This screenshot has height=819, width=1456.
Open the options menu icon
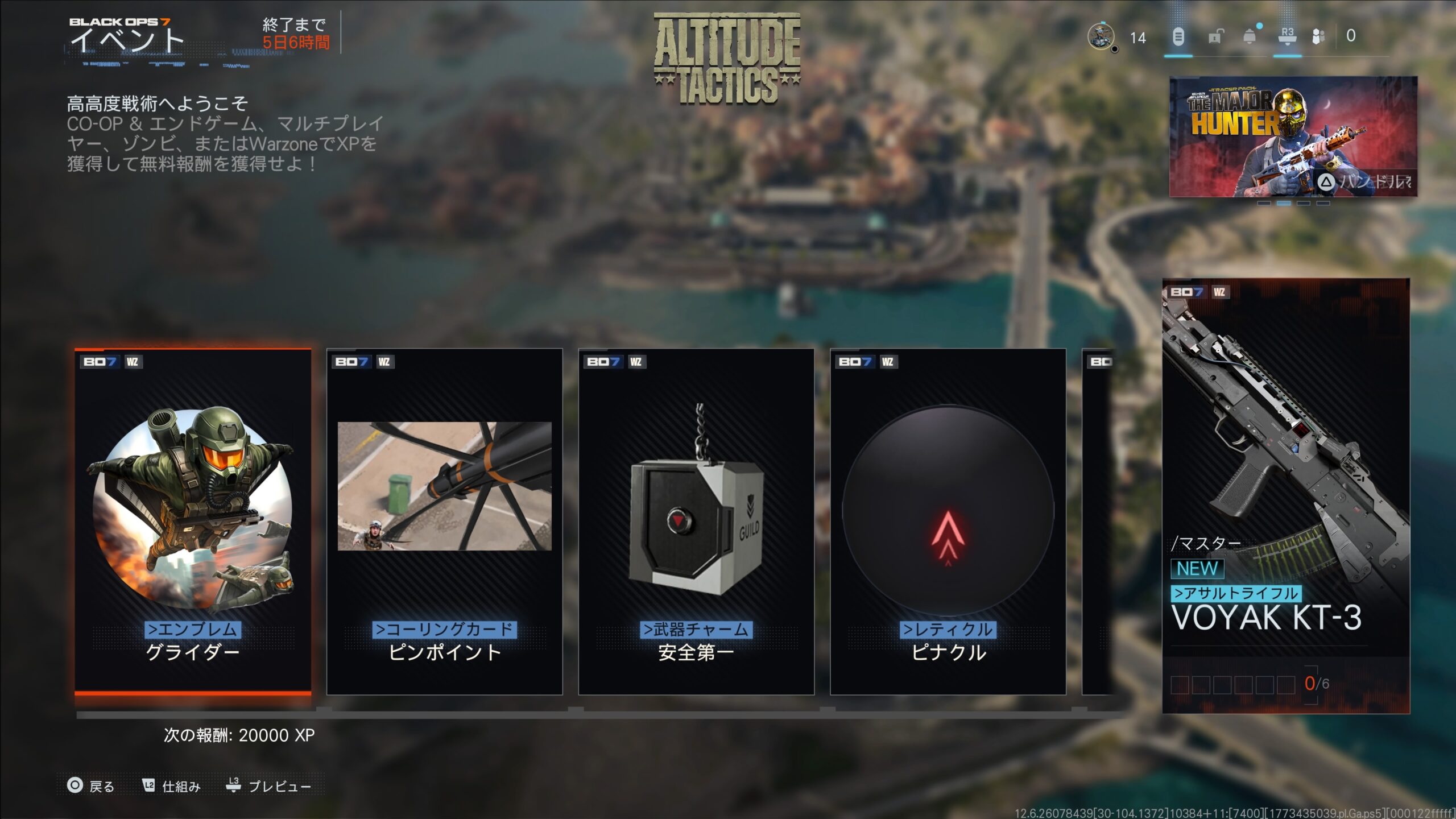click(1178, 37)
